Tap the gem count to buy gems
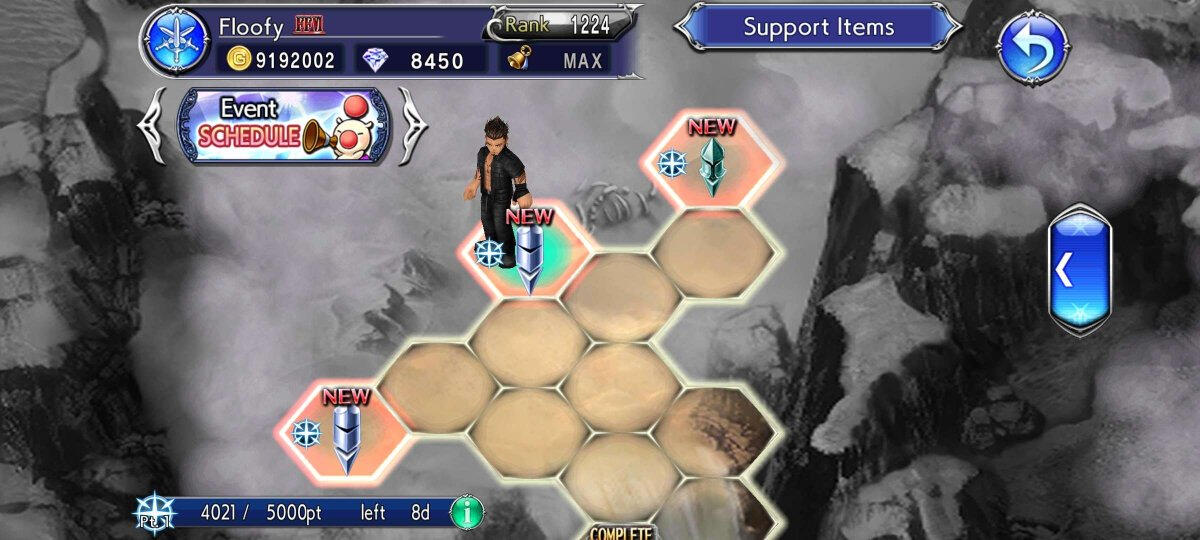 click(422, 60)
